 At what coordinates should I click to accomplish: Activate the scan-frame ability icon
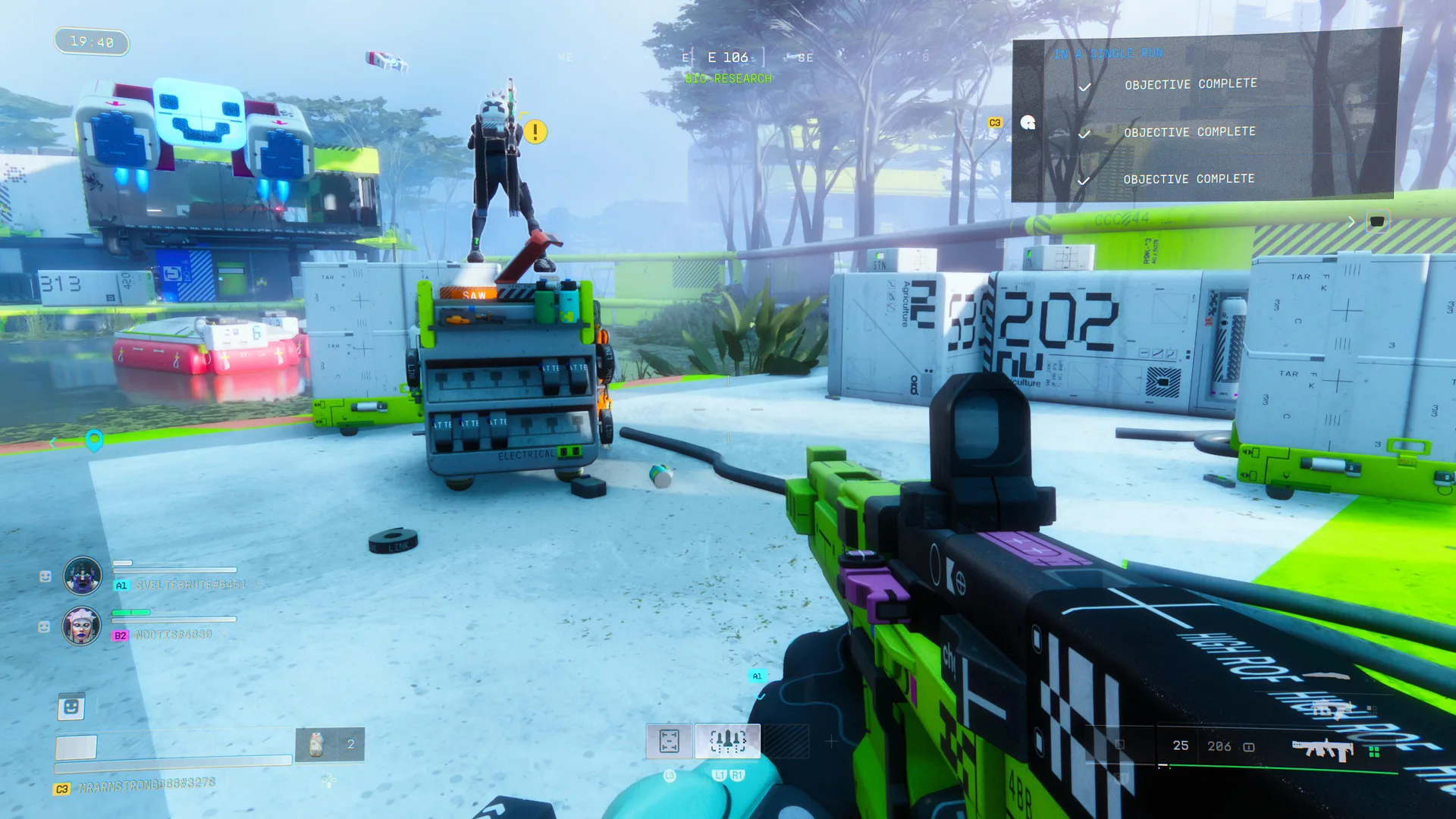point(669,741)
